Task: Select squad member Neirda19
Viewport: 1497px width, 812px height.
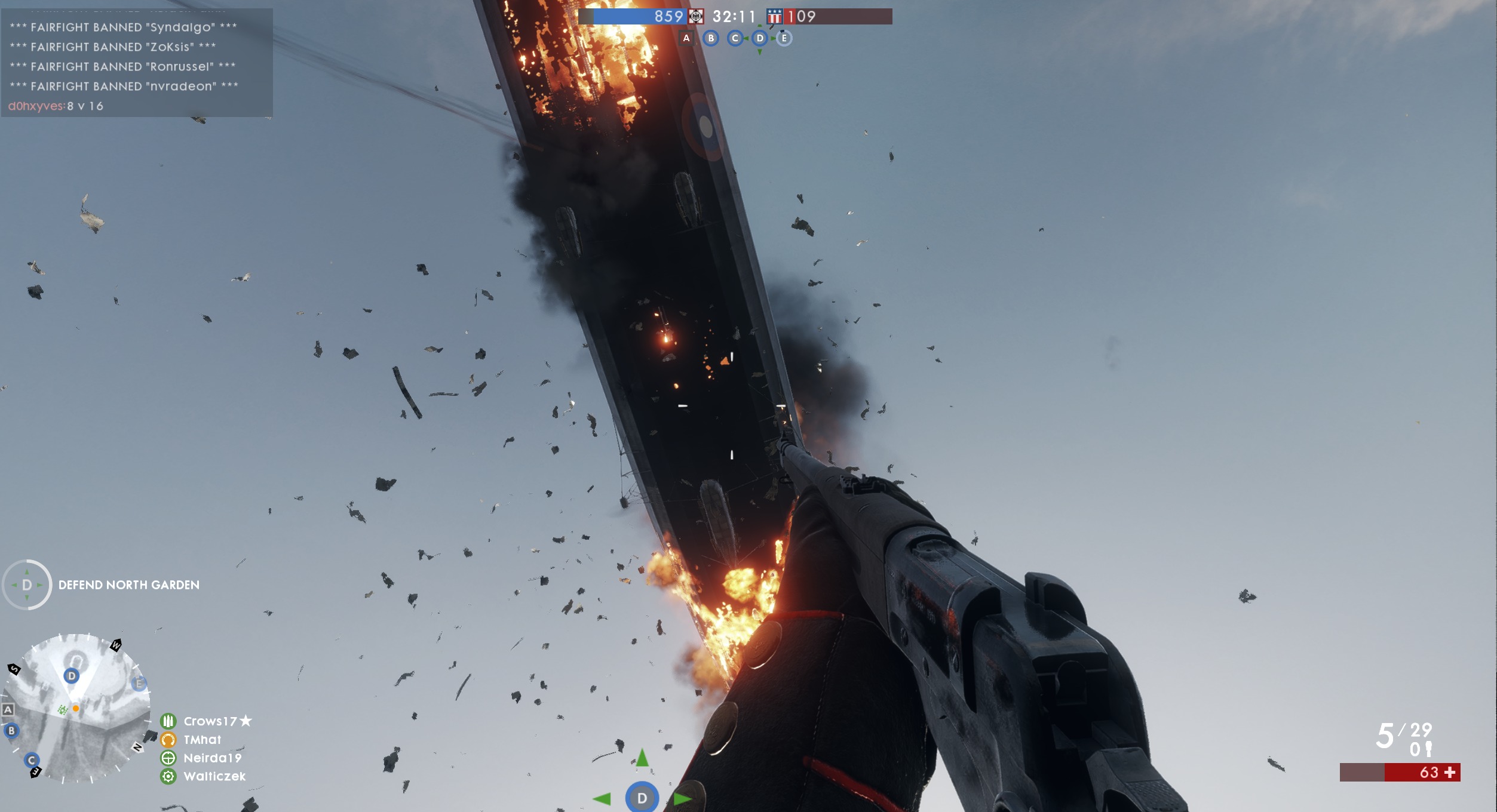Action: click(213, 758)
